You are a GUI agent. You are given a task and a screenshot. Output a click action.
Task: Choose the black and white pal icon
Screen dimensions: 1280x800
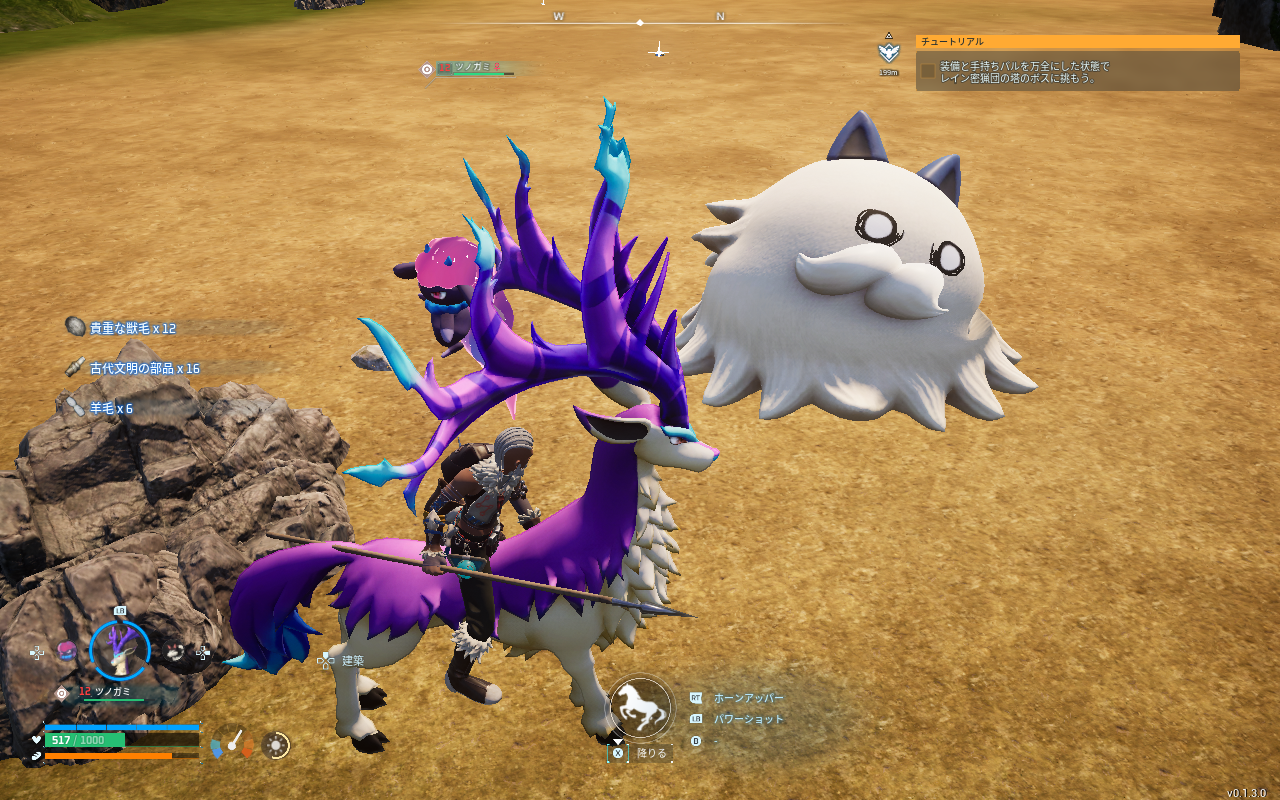[174, 652]
